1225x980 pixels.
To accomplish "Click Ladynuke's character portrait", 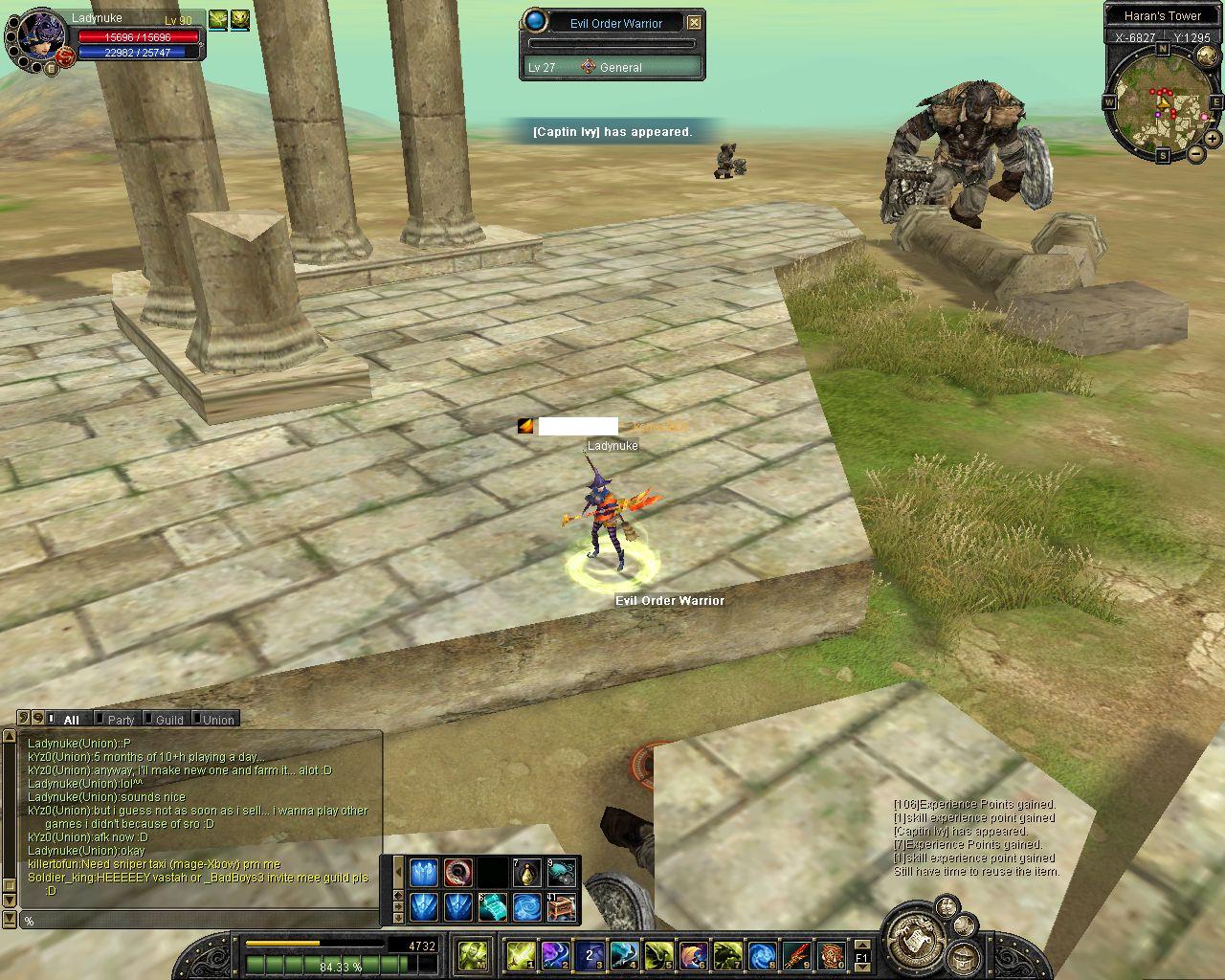I will pos(38,36).
